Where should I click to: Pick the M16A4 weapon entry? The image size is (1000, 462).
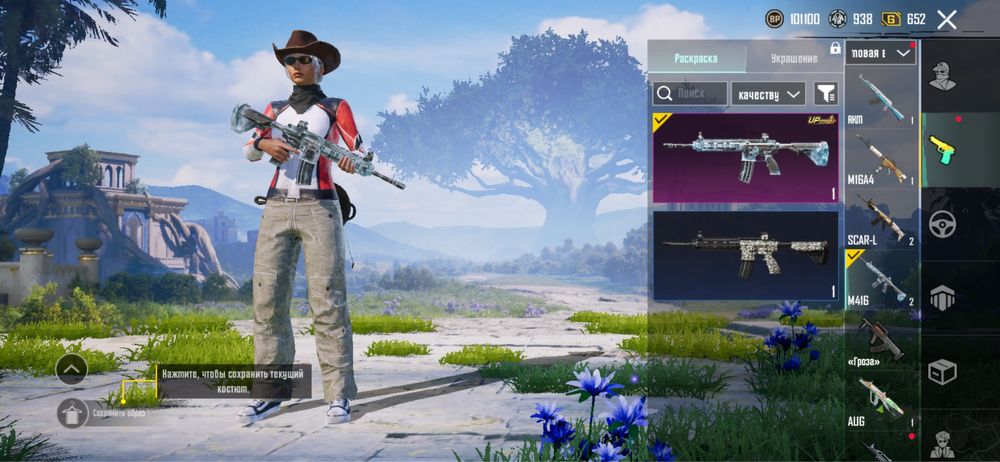[881, 158]
